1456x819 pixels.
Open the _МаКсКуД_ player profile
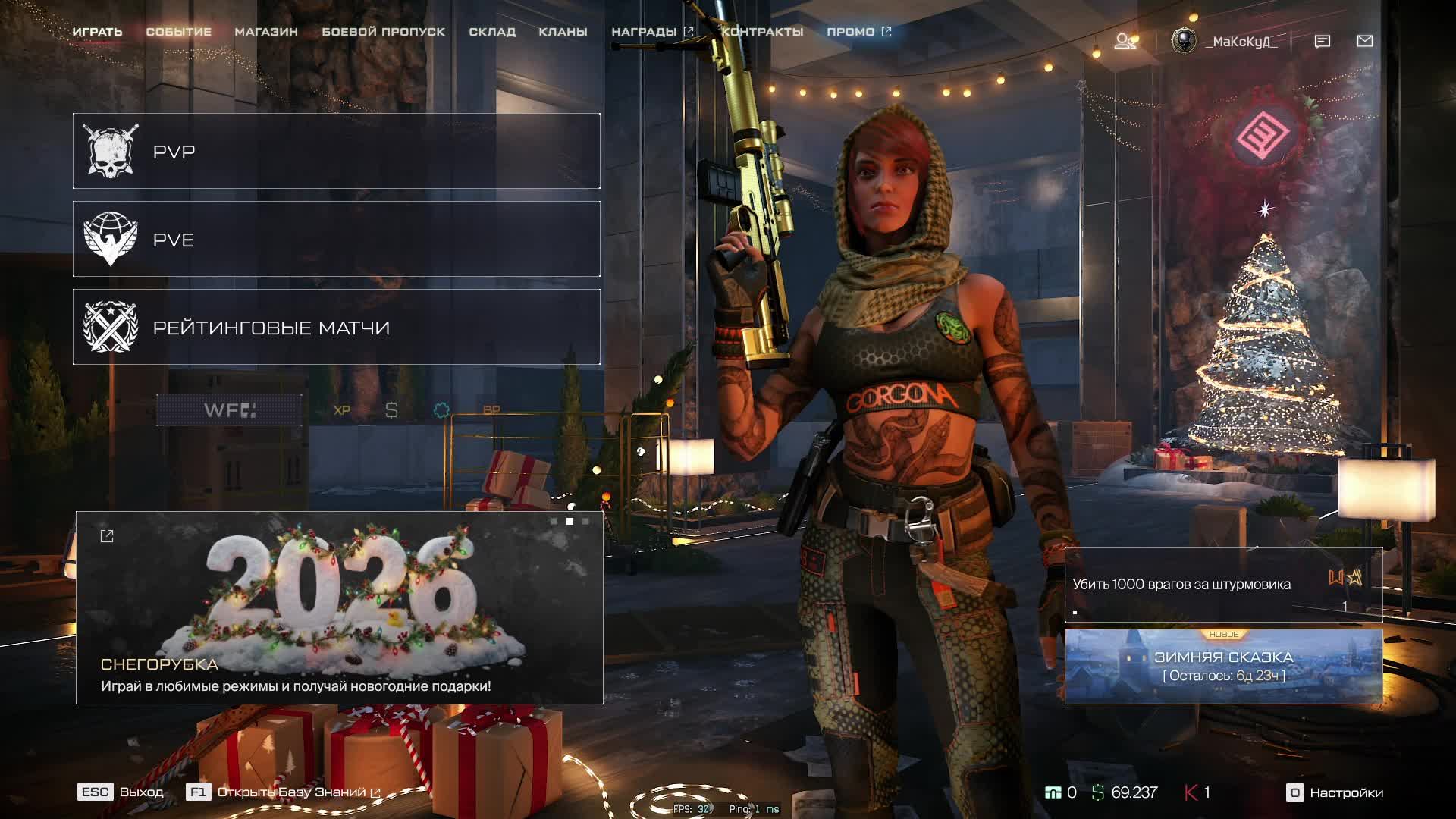point(1225,41)
